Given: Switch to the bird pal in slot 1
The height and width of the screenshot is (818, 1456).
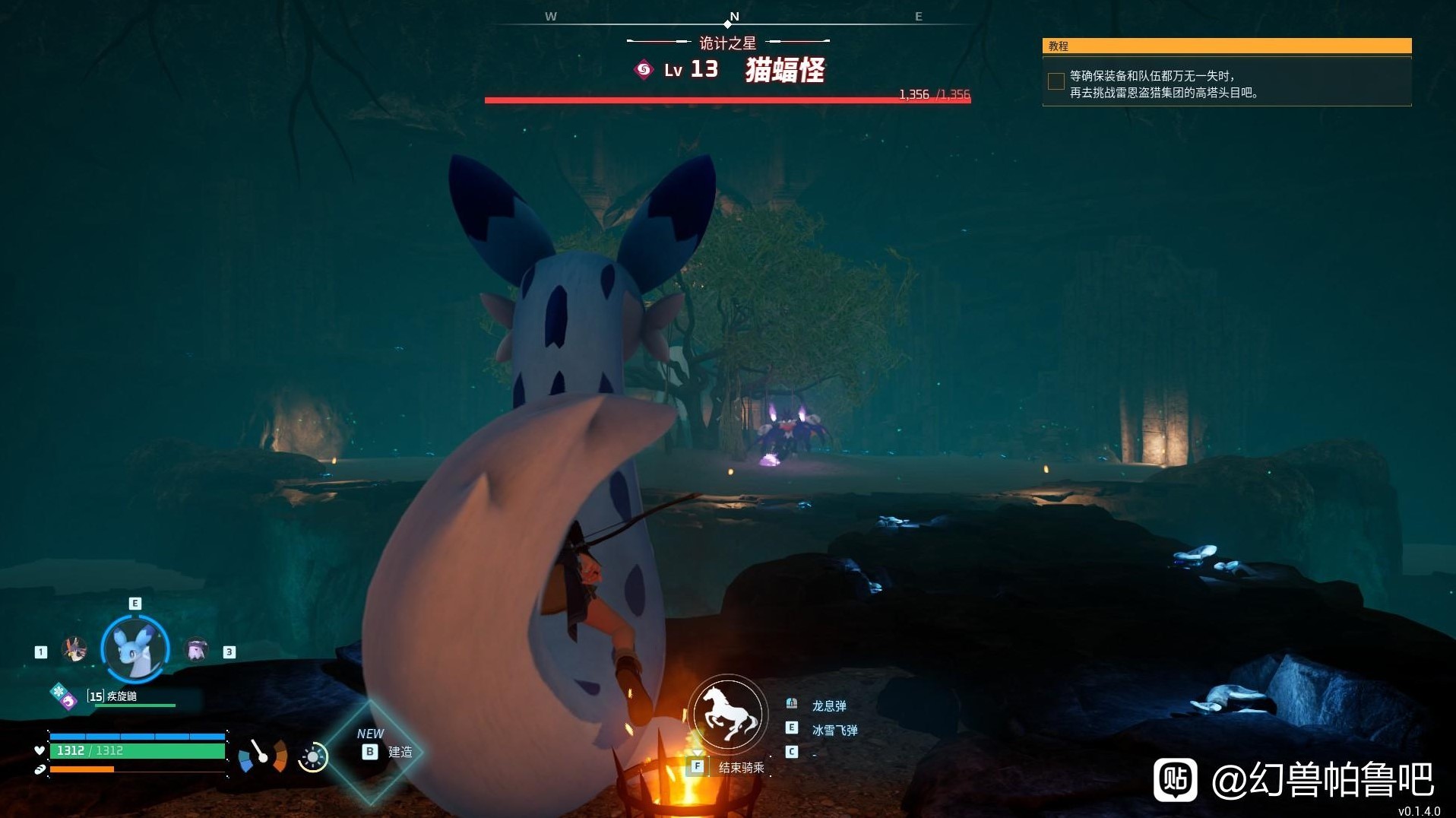Looking at the screenshot, I should tap(74, 649).
